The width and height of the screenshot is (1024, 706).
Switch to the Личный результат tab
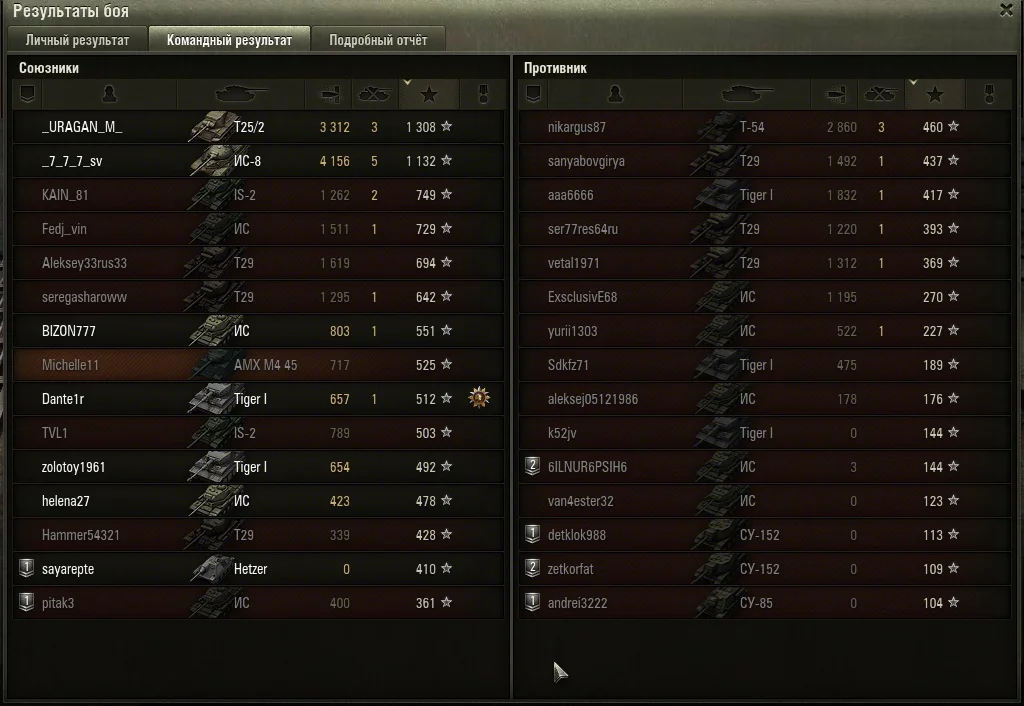pos(77,40)
